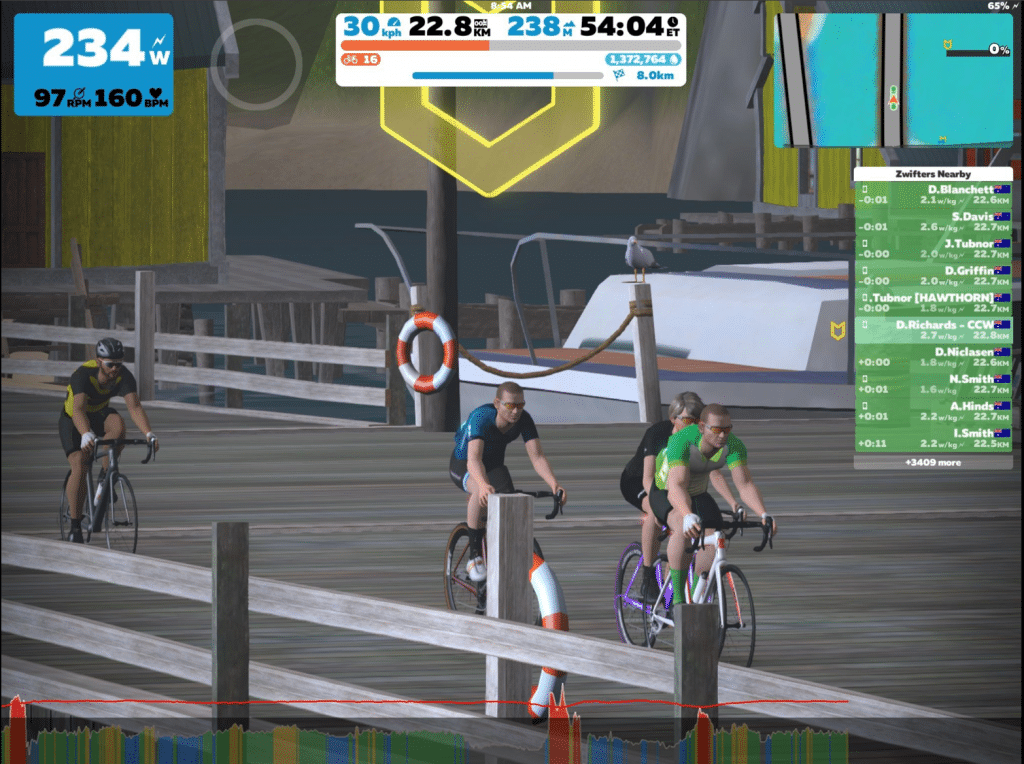Expand the +3409 more riders entry
This screenshot has width=1024, height=764.
933,463
